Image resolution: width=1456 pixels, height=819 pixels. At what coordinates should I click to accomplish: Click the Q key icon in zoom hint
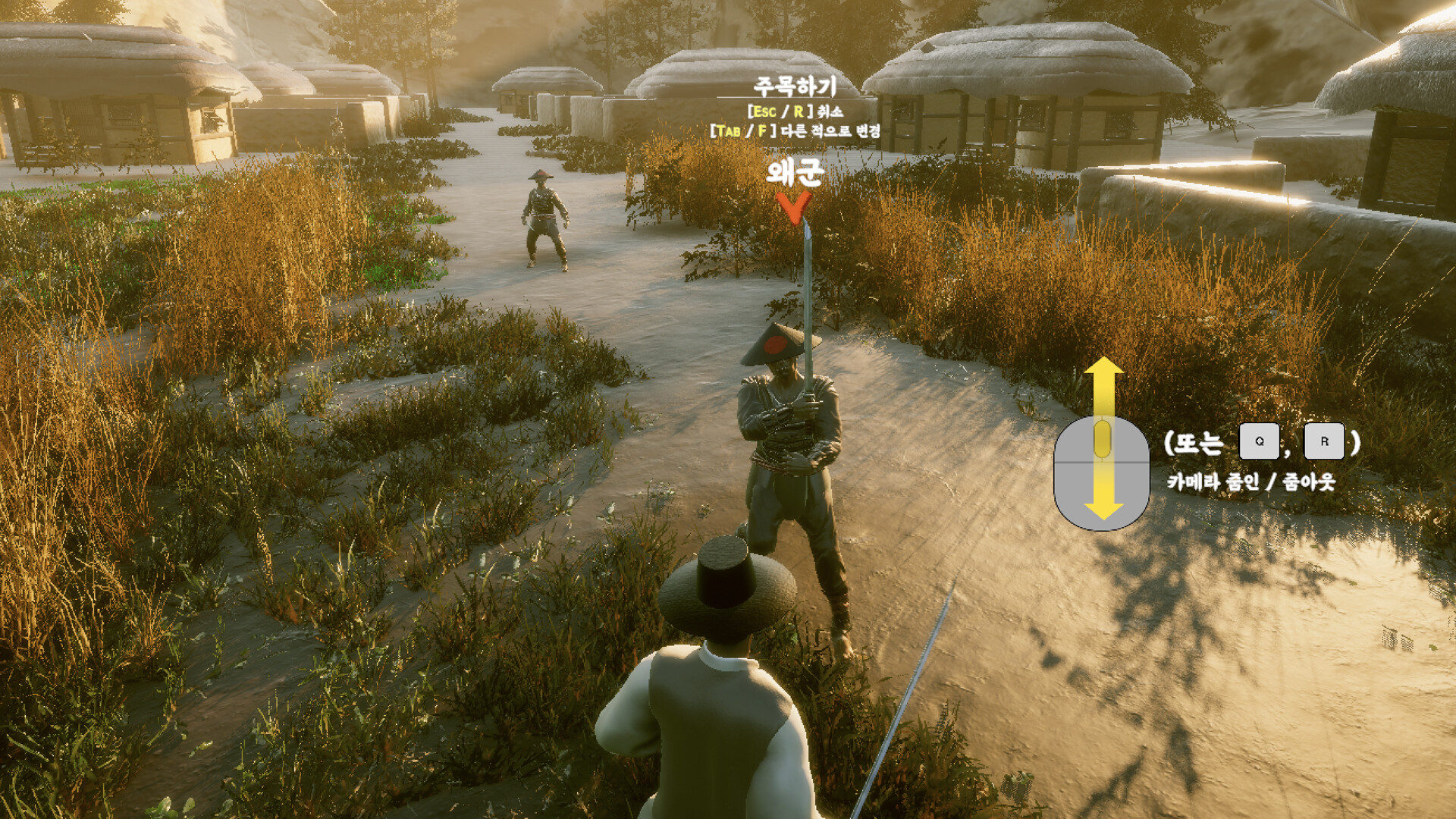(1260, 441)
